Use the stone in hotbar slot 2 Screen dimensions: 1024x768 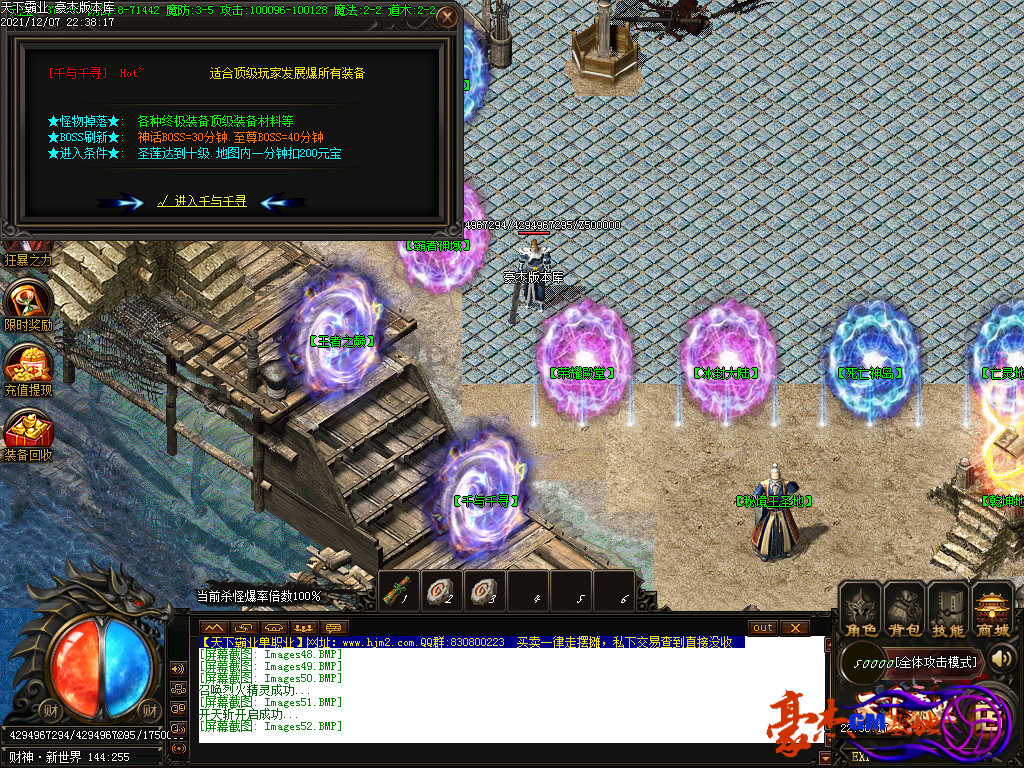coord(442,590)
